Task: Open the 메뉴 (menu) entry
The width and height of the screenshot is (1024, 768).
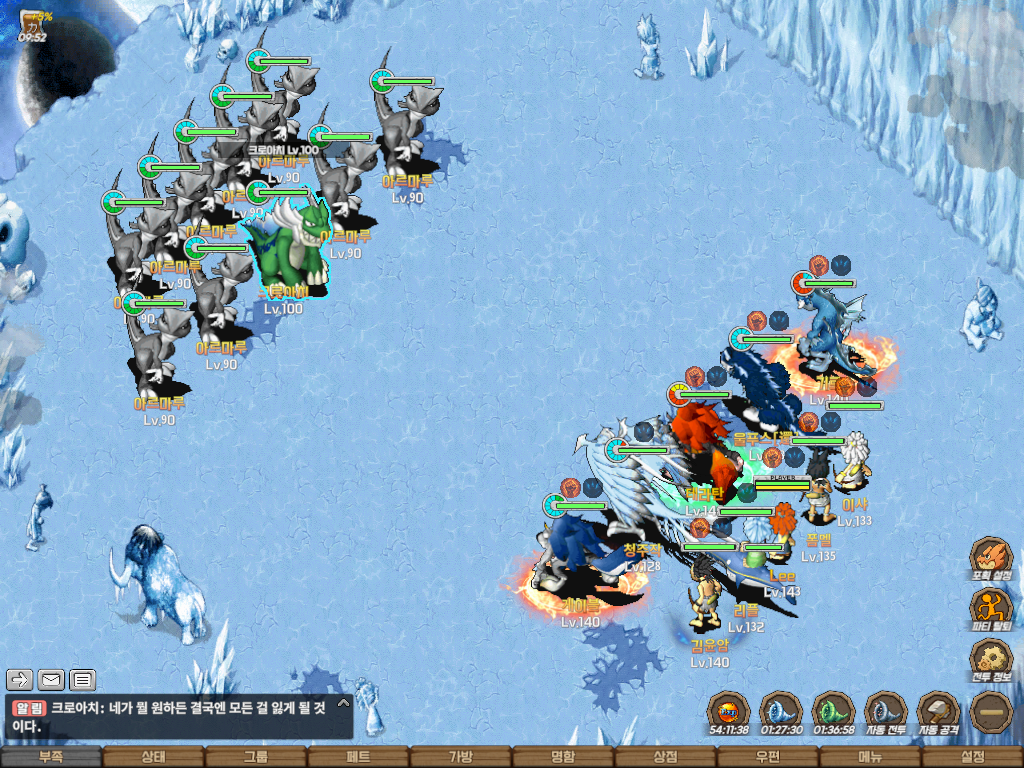Action: [870, 757]
